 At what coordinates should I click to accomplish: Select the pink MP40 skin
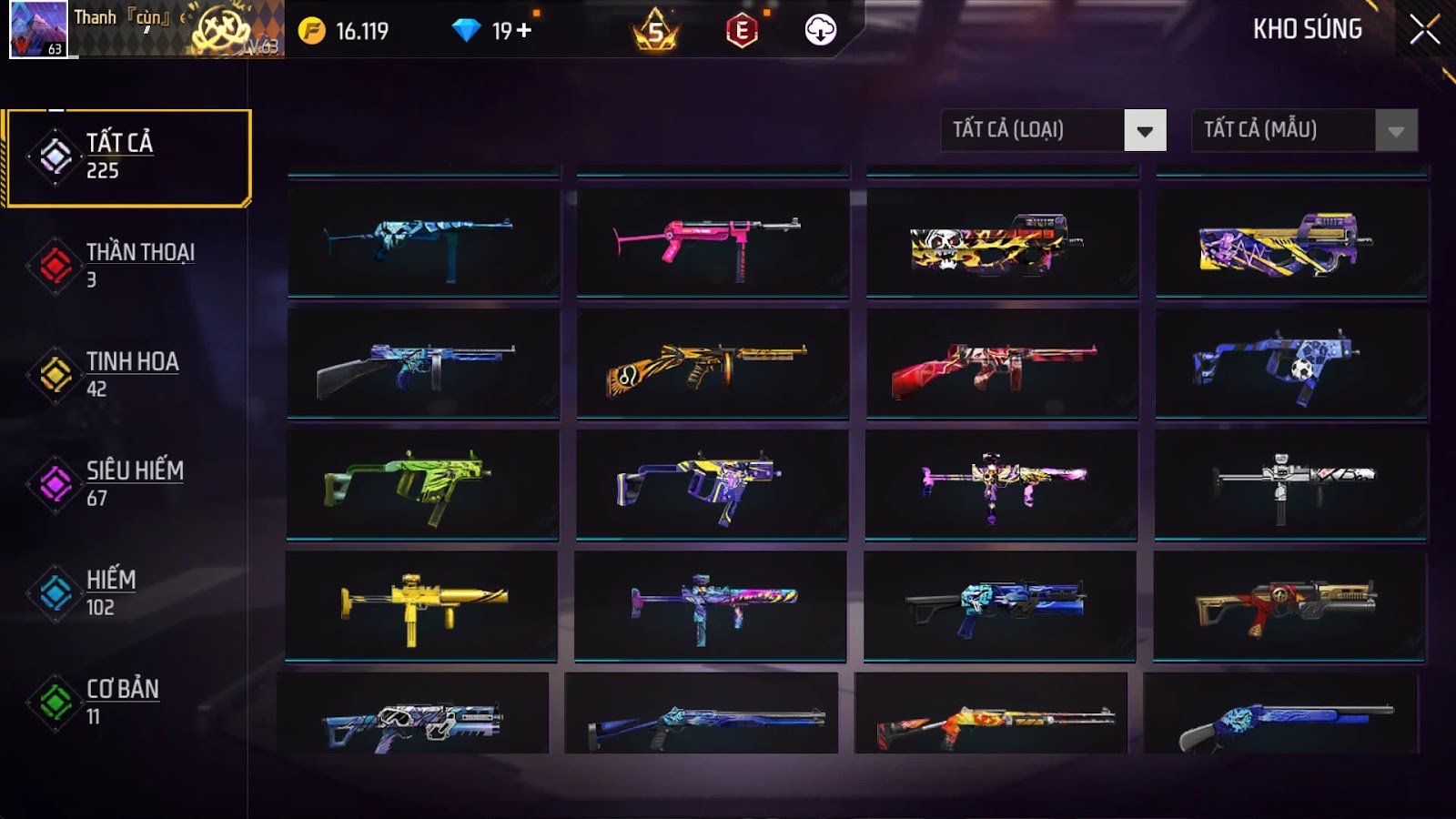click(713, 242)
